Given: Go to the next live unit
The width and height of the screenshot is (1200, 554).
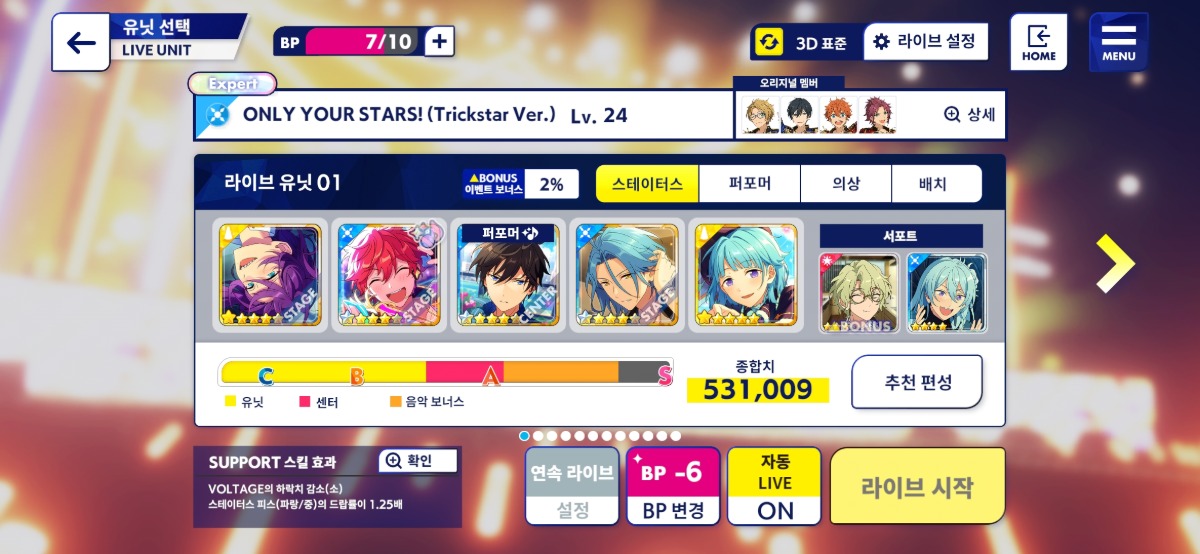Looking at the screenshot, I should tap(1114, 264).
